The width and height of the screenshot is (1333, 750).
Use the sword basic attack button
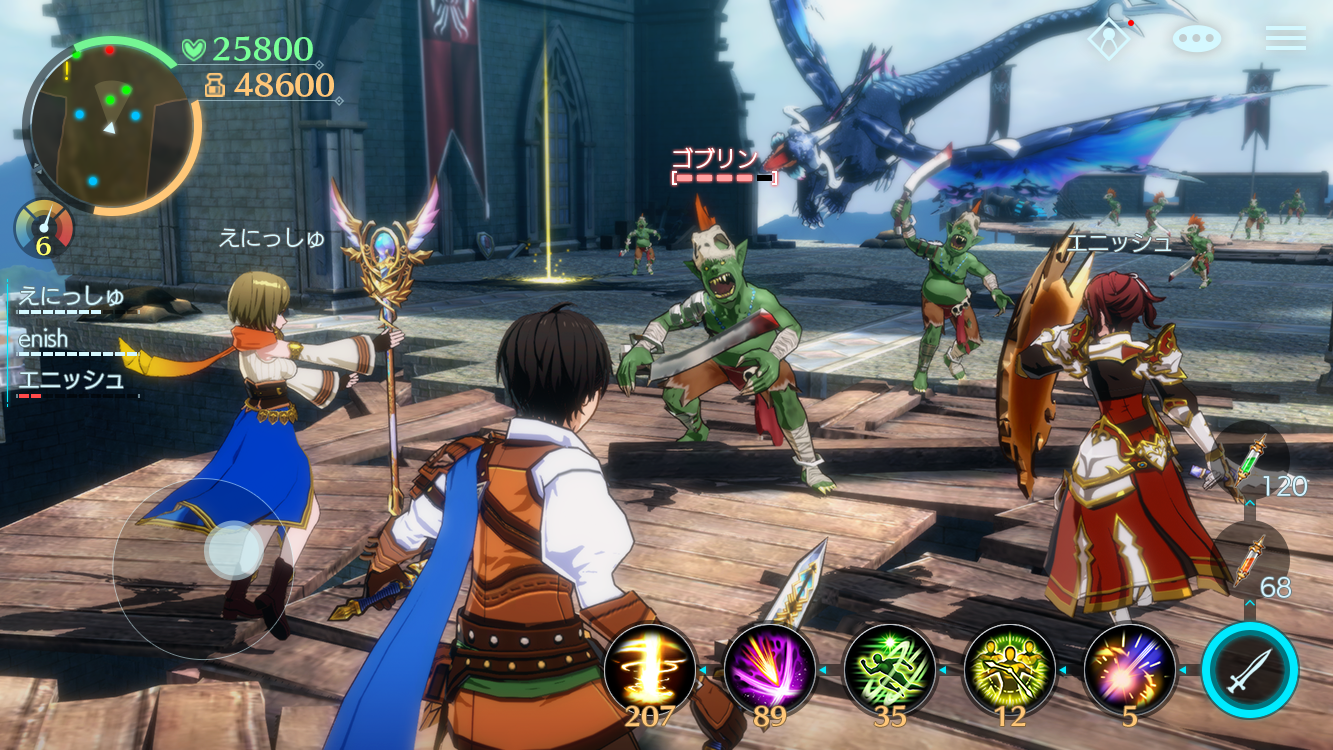pyautogui.click(x=1250, y=669)
